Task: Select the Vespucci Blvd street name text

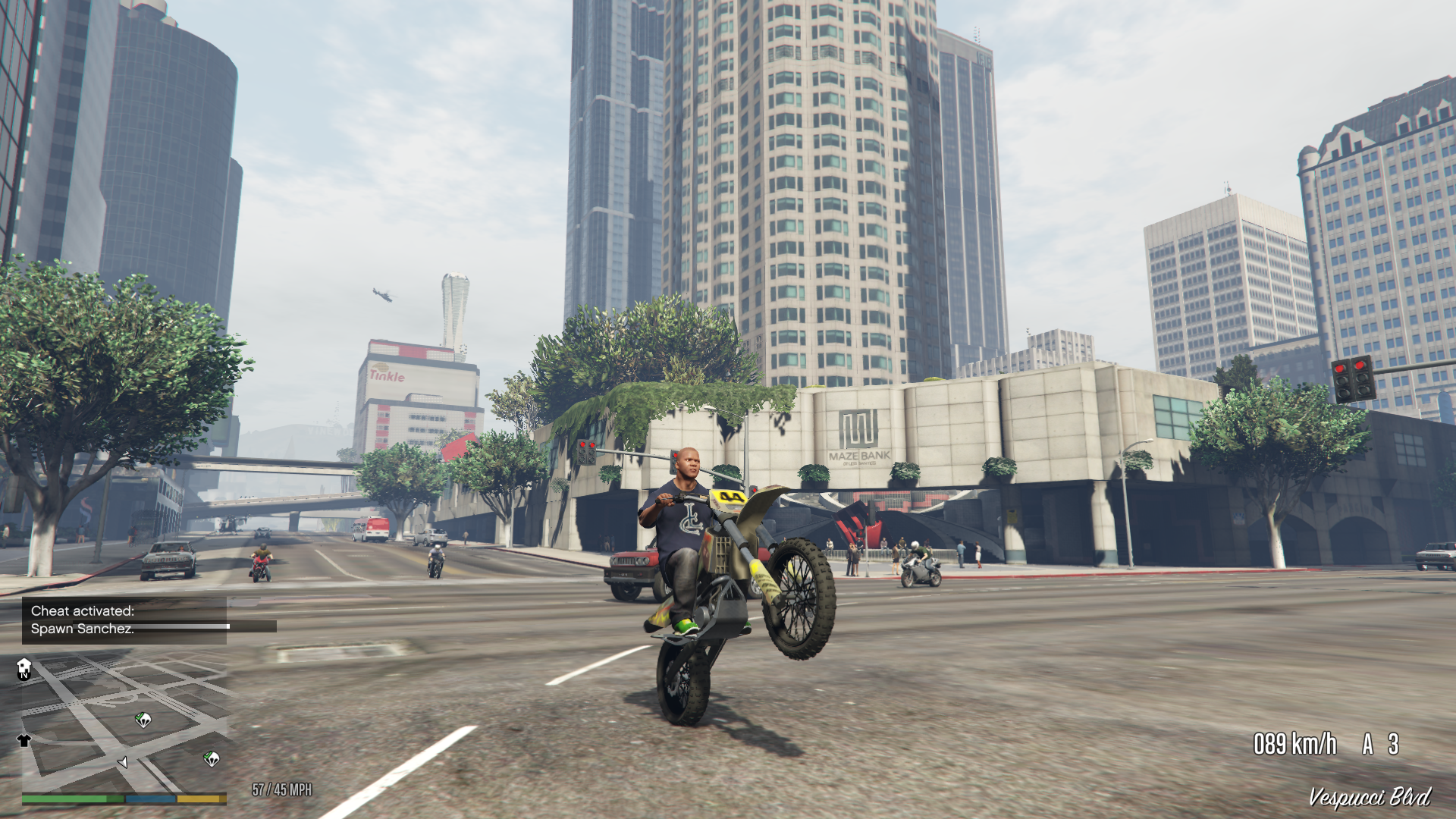Action: coord(1370,795)
